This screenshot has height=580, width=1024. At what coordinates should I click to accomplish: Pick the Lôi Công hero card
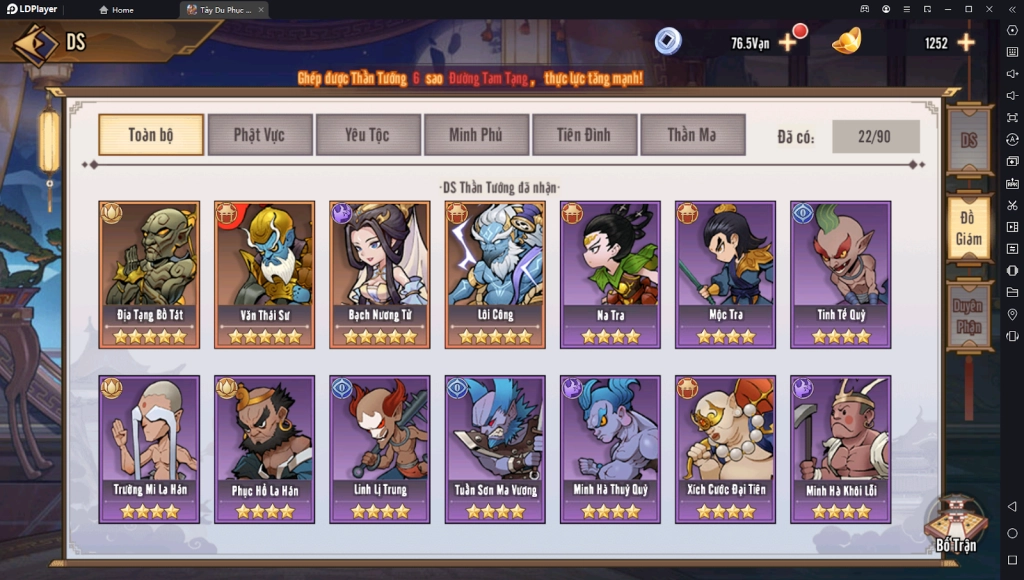pyautogui.click(x=495, y=273)
